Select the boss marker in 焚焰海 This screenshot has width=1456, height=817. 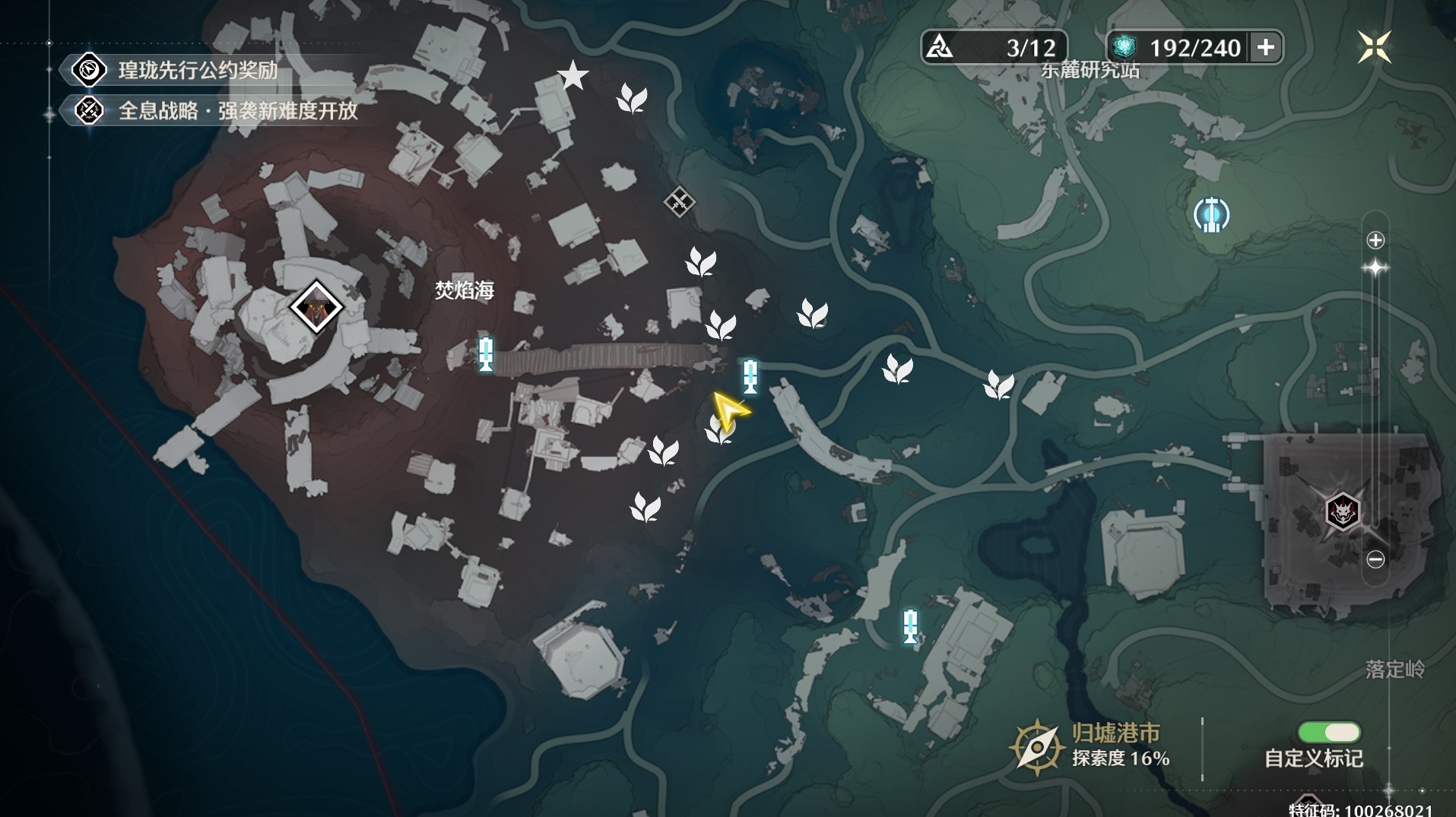[316, 307]
